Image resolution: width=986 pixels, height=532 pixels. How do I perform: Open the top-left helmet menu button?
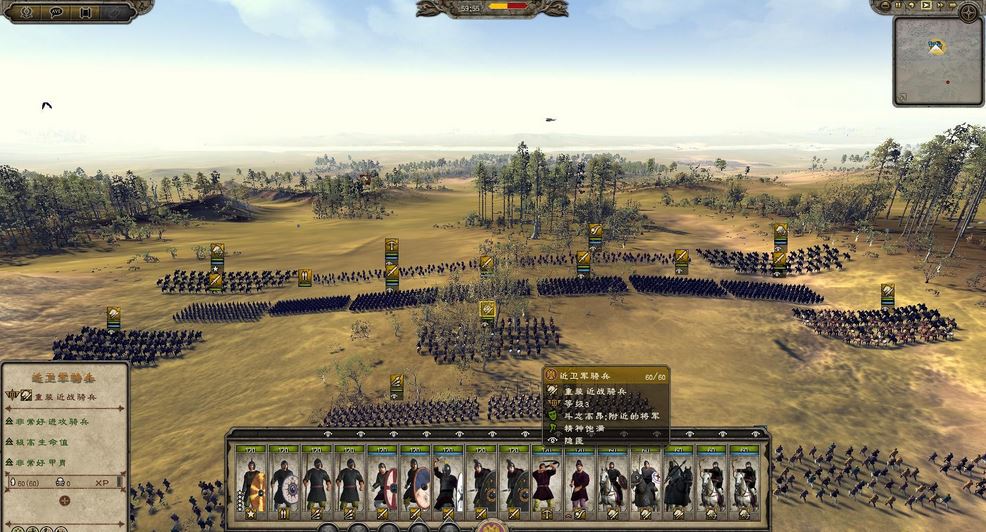(x=25, y=12)
